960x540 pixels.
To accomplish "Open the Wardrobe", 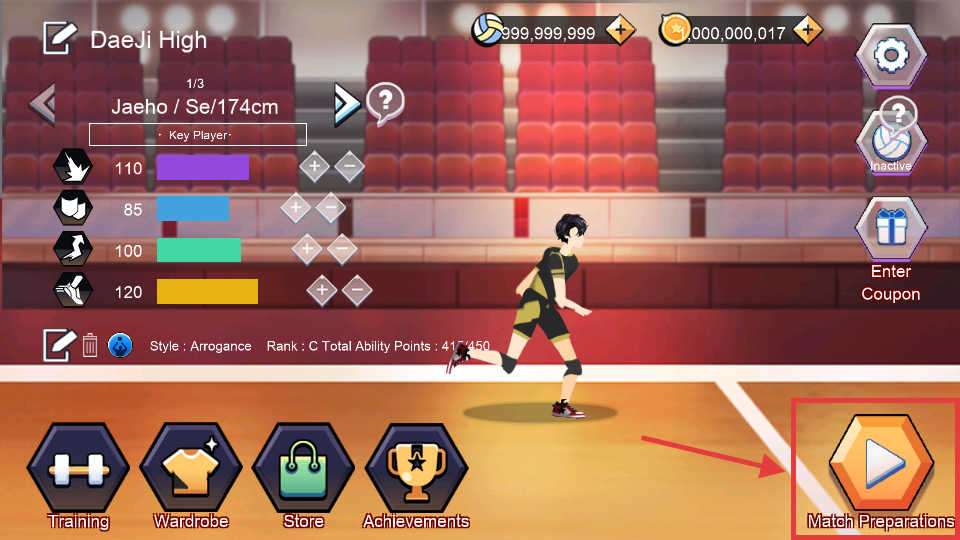I will [191, 468].
